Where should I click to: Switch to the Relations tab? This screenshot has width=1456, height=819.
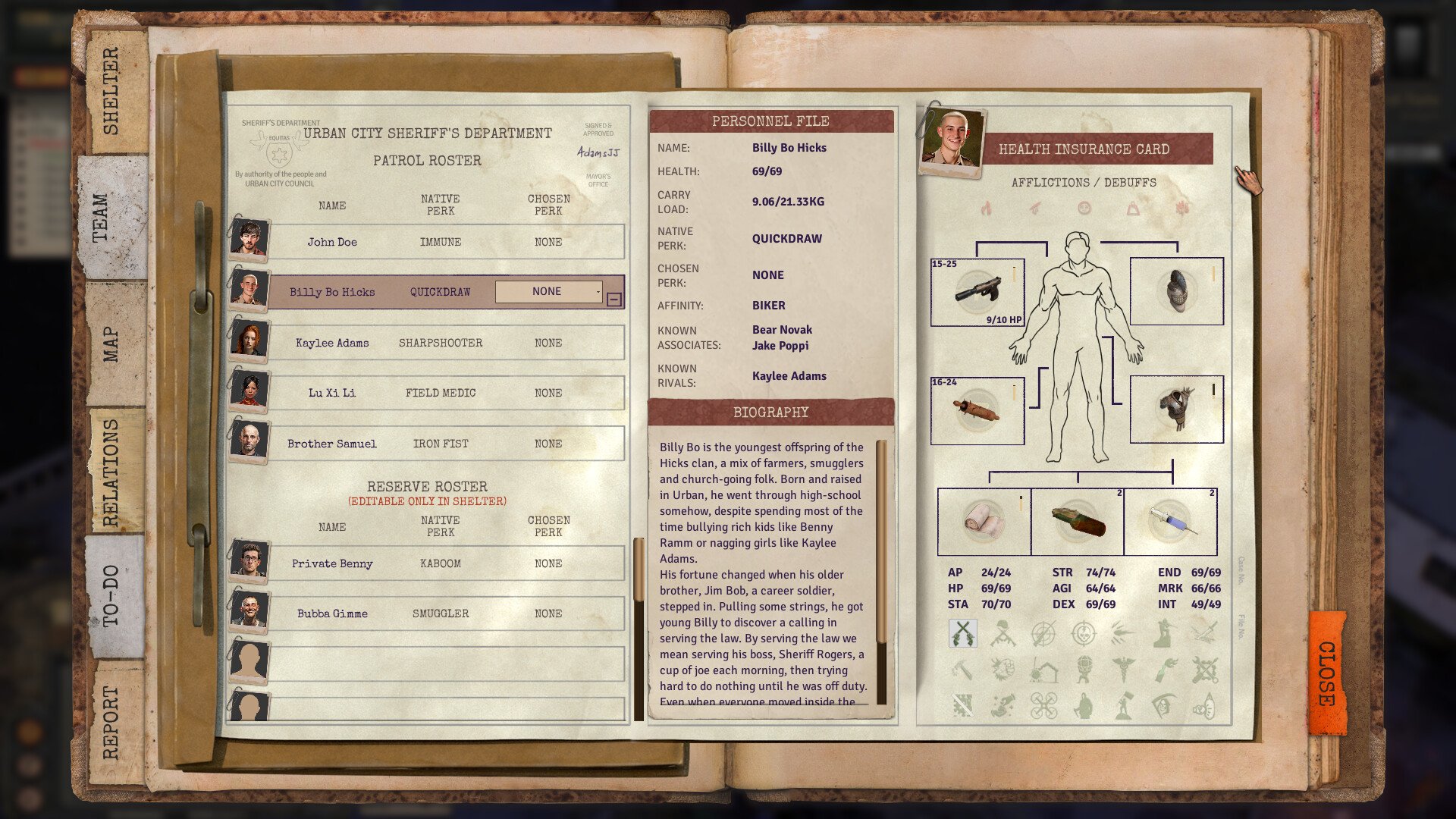(x=111, y=472)
